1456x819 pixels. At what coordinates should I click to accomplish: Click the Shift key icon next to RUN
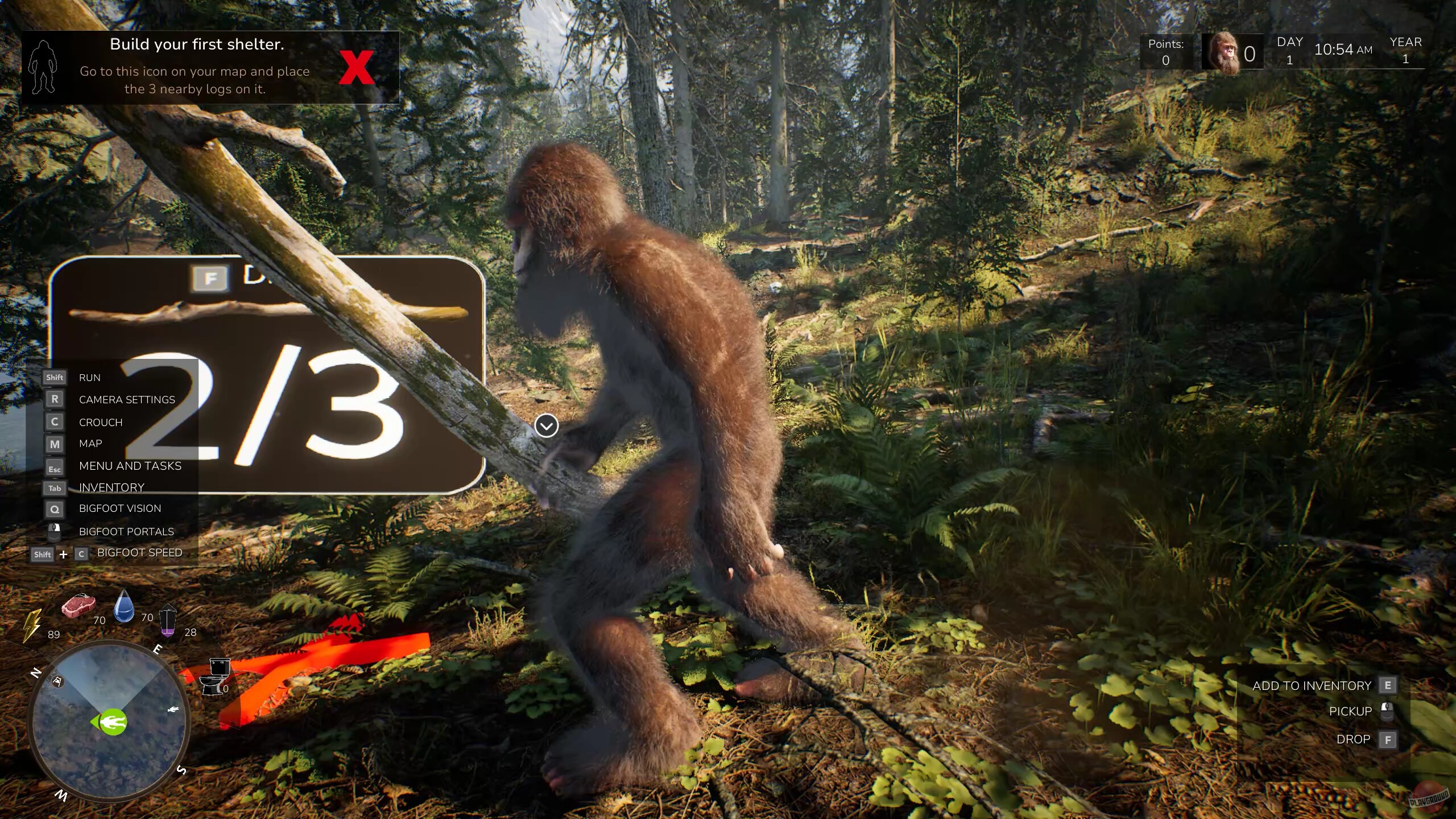pos(54,377)
